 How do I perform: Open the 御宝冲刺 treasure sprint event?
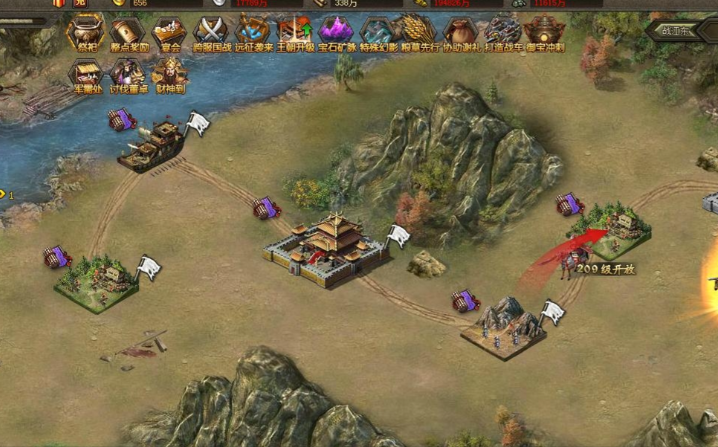(x=545, y=32)
